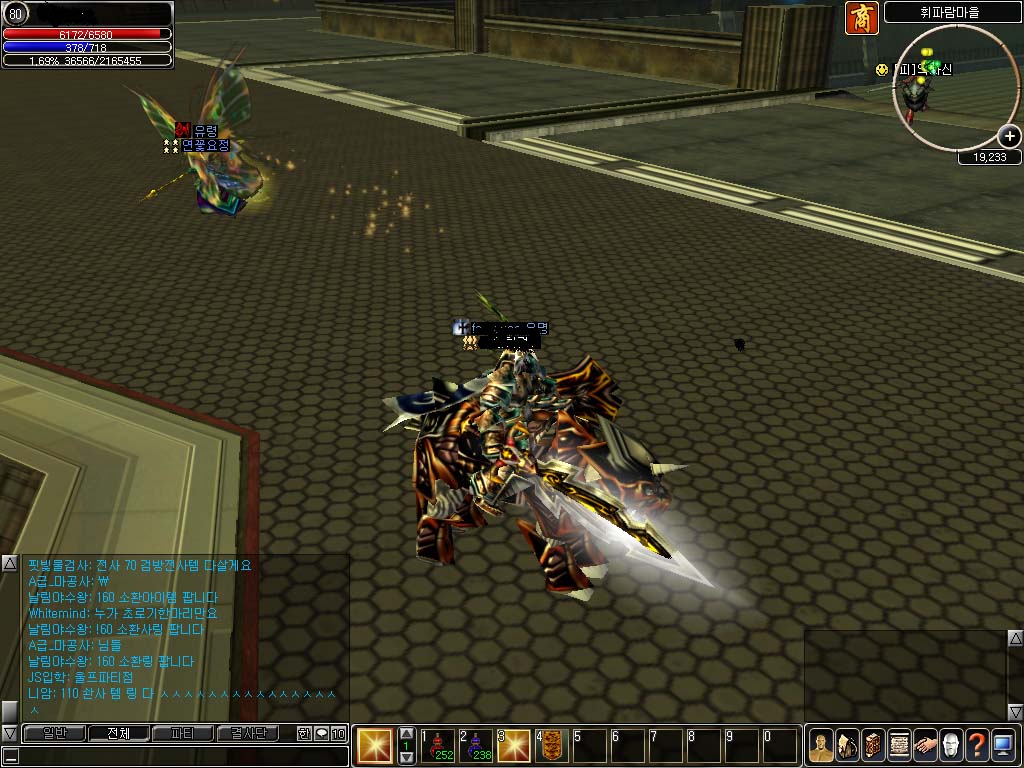
Task: Click the chat text input field
Action: pos(175,755)
